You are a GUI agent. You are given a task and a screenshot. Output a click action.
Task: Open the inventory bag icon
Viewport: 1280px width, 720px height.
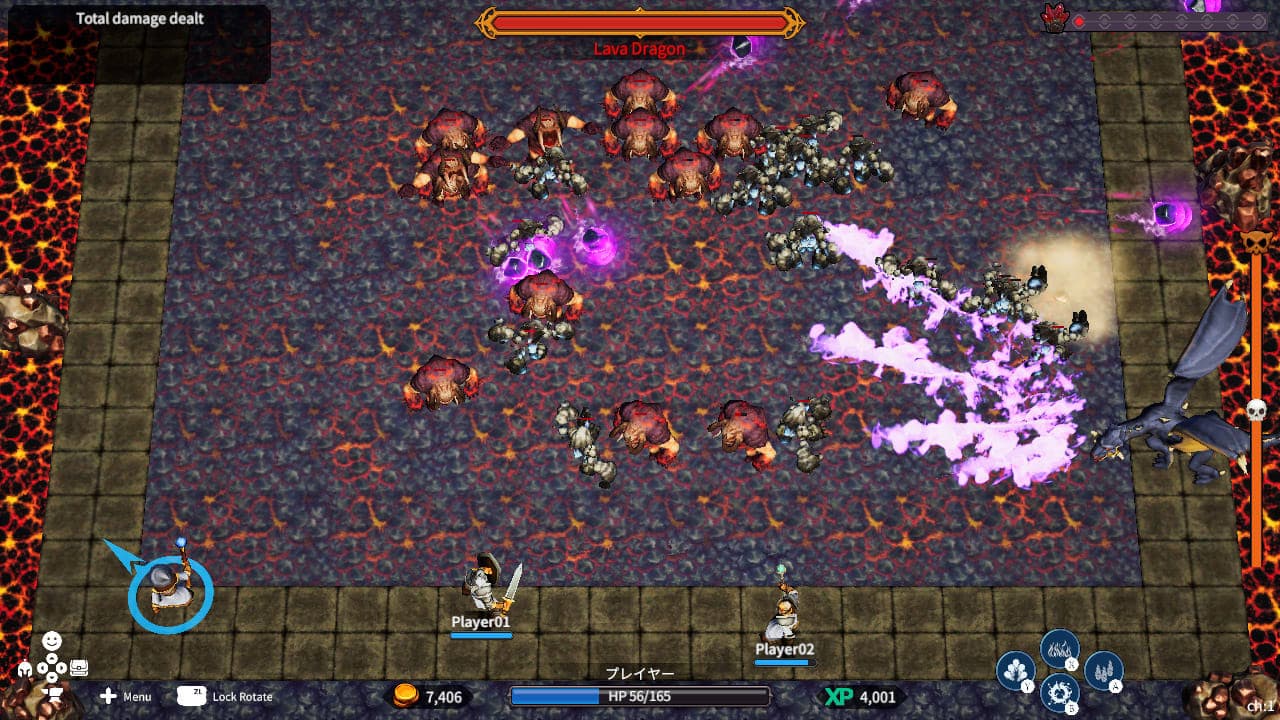[x=79, y=667]
